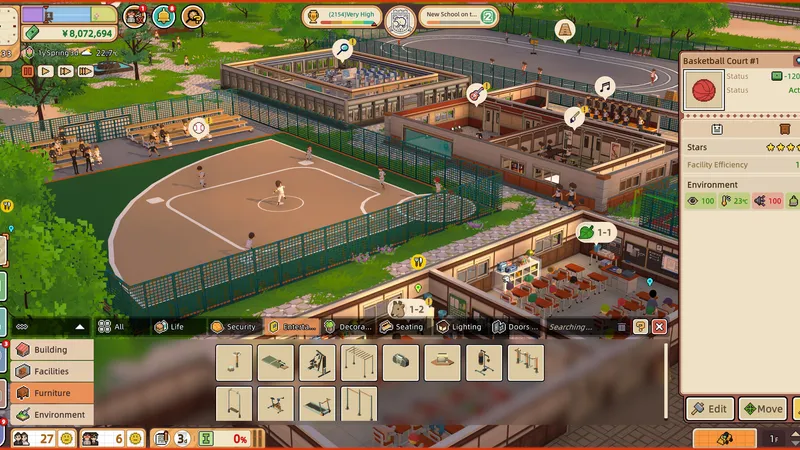
Task: Open the Lighting furniture tab
Action: [458, 327]
